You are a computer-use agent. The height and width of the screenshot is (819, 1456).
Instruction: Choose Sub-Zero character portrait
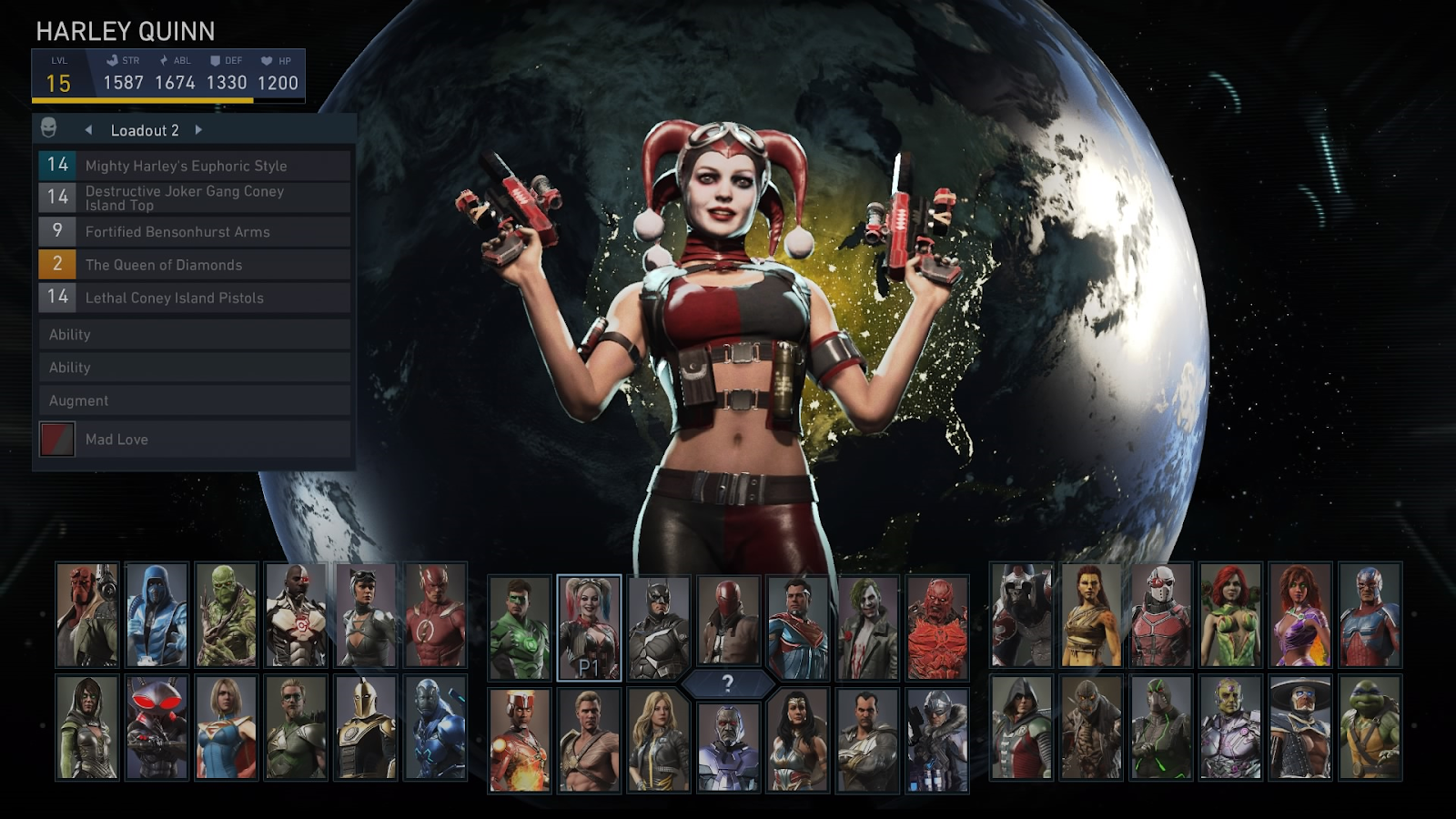click(x=157, y=615)
